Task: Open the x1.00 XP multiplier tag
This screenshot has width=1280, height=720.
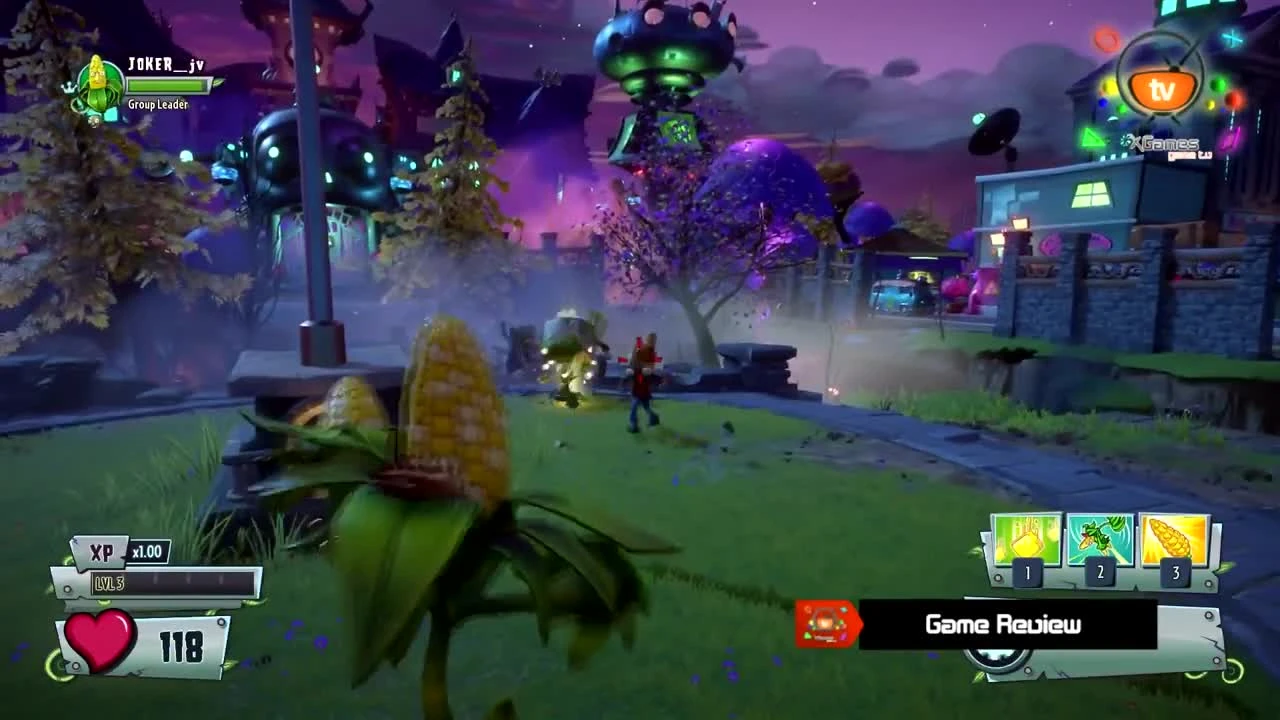Action: (x=147, y=551)
